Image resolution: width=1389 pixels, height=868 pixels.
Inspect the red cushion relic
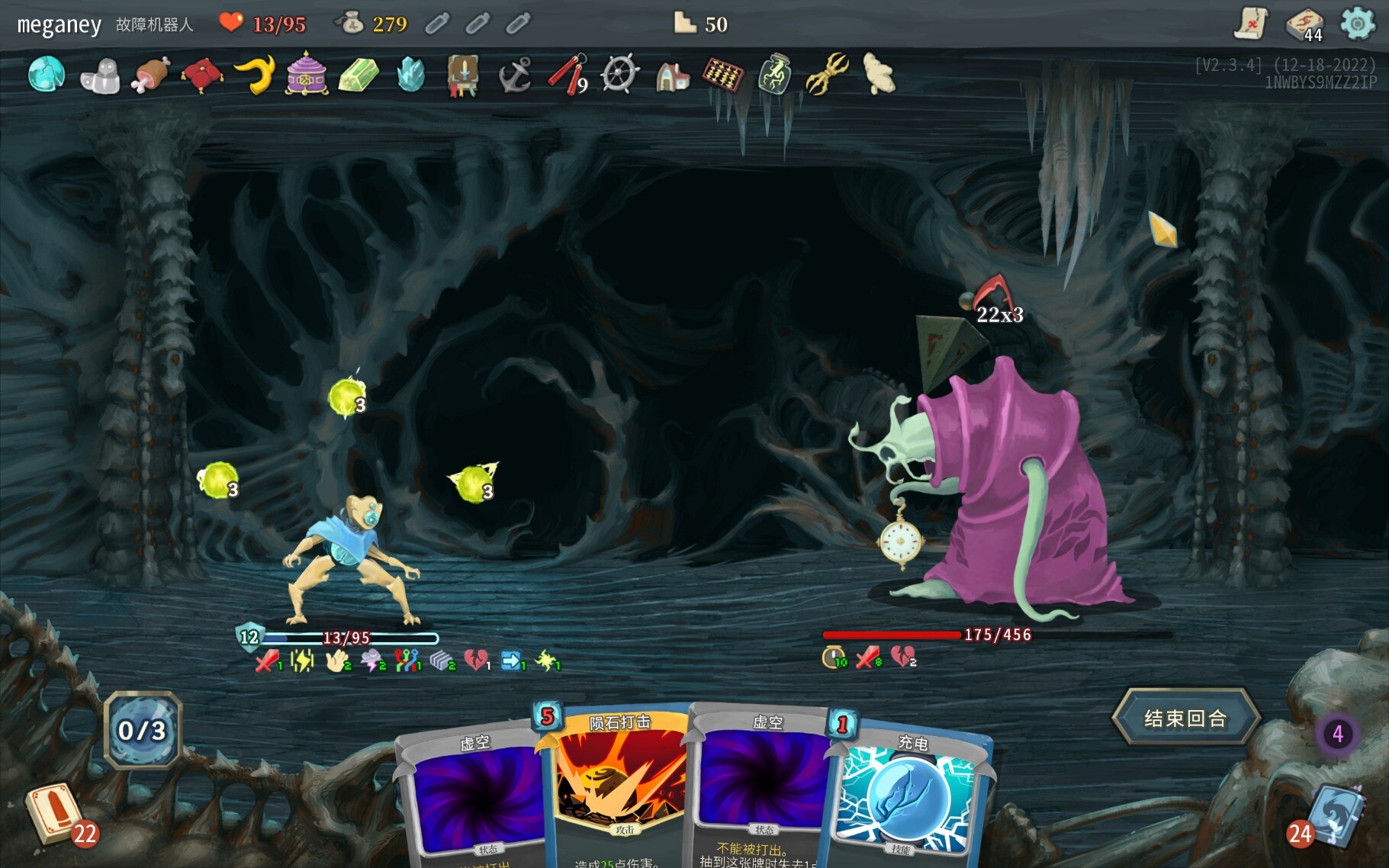pyautogui.click(x=202, y=76)
